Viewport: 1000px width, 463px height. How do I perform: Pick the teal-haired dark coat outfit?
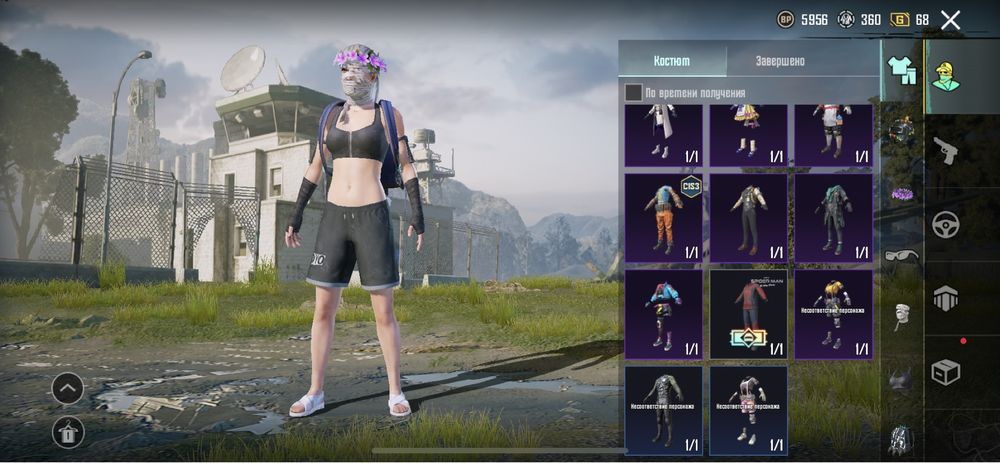pyautogui.click(x=834, y=219)
